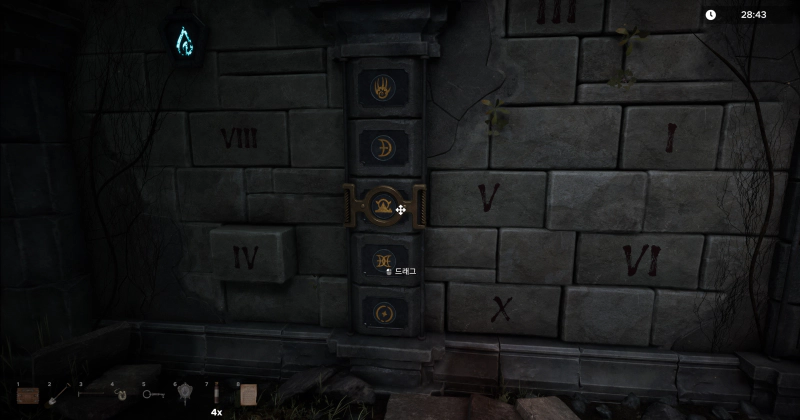Pick the ornate crest emblem item
The width and height of the screenshot is (800, 420).
click(185, 394)
